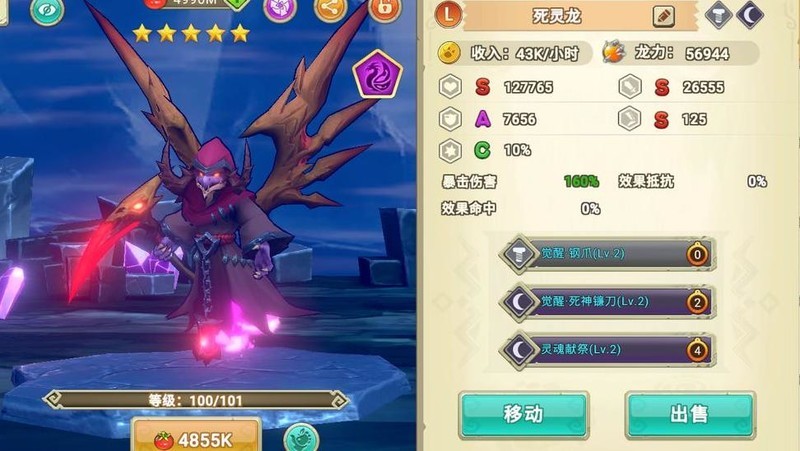Tap the orange L rarity badge
The height and width of the screenshot is (451, 800).
click(449, 15)
